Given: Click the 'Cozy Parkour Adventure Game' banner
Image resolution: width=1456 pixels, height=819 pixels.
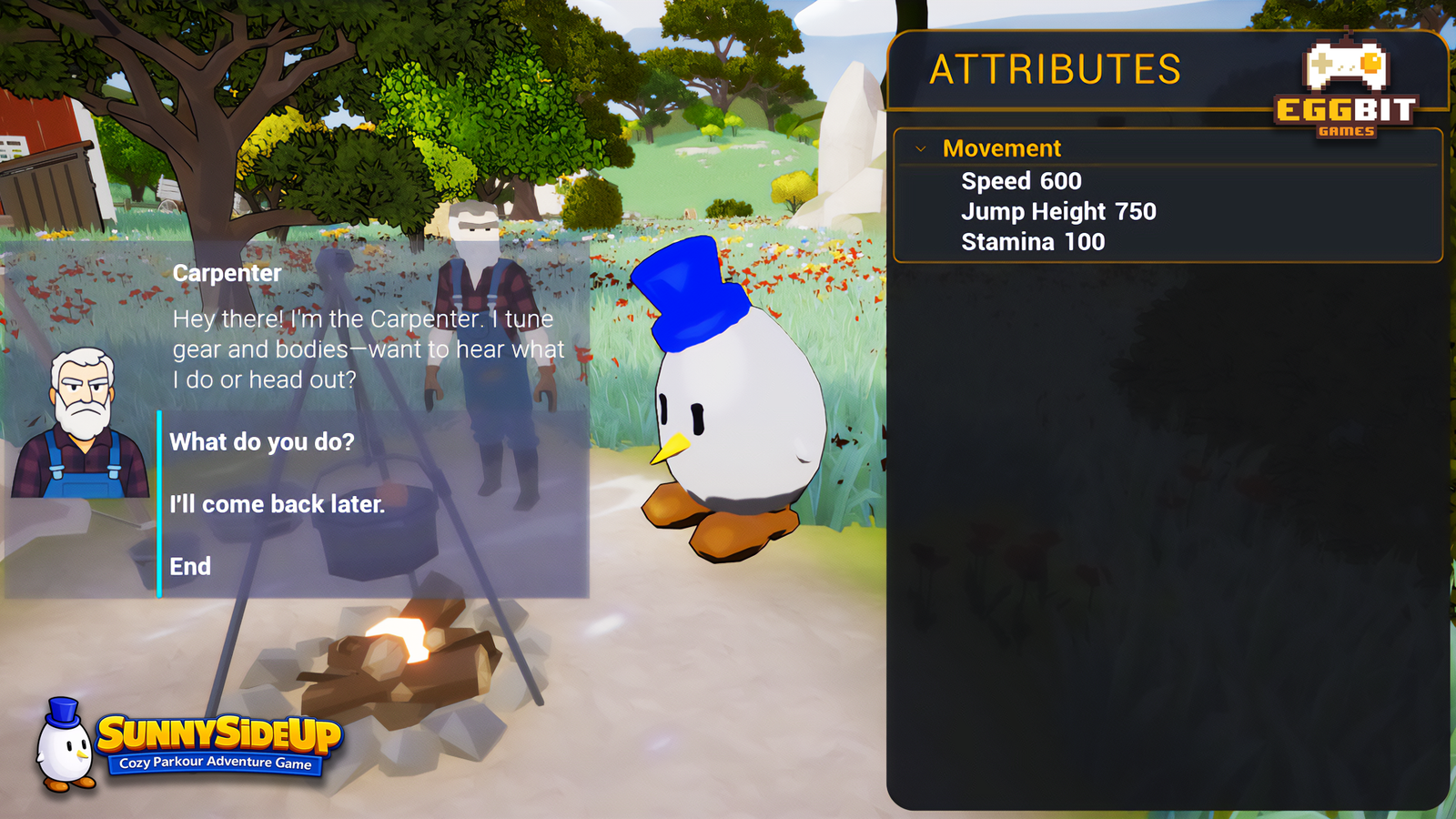Looking at the screenshot, I should click(216, 764).
